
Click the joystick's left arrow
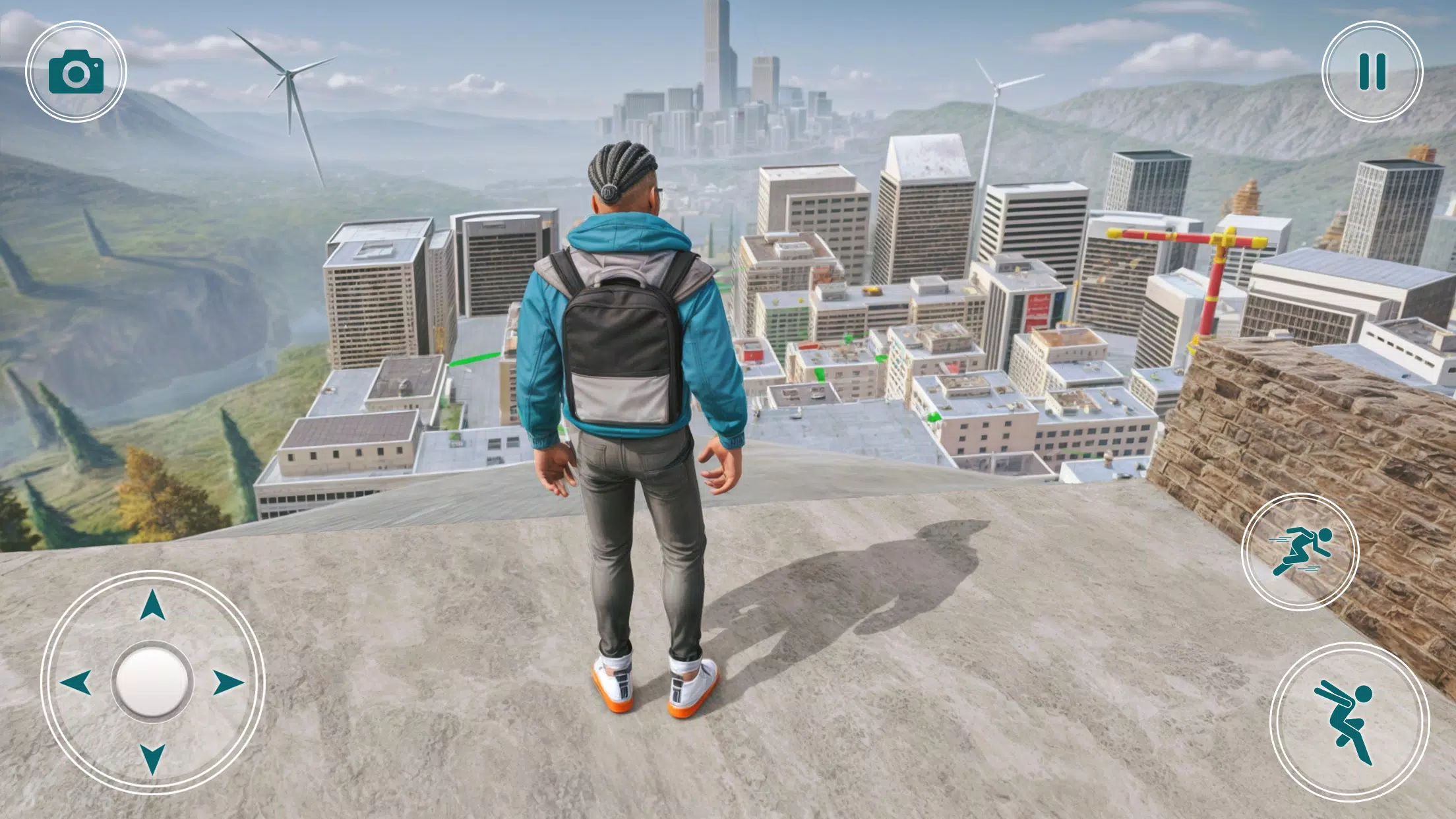[76, 682]
